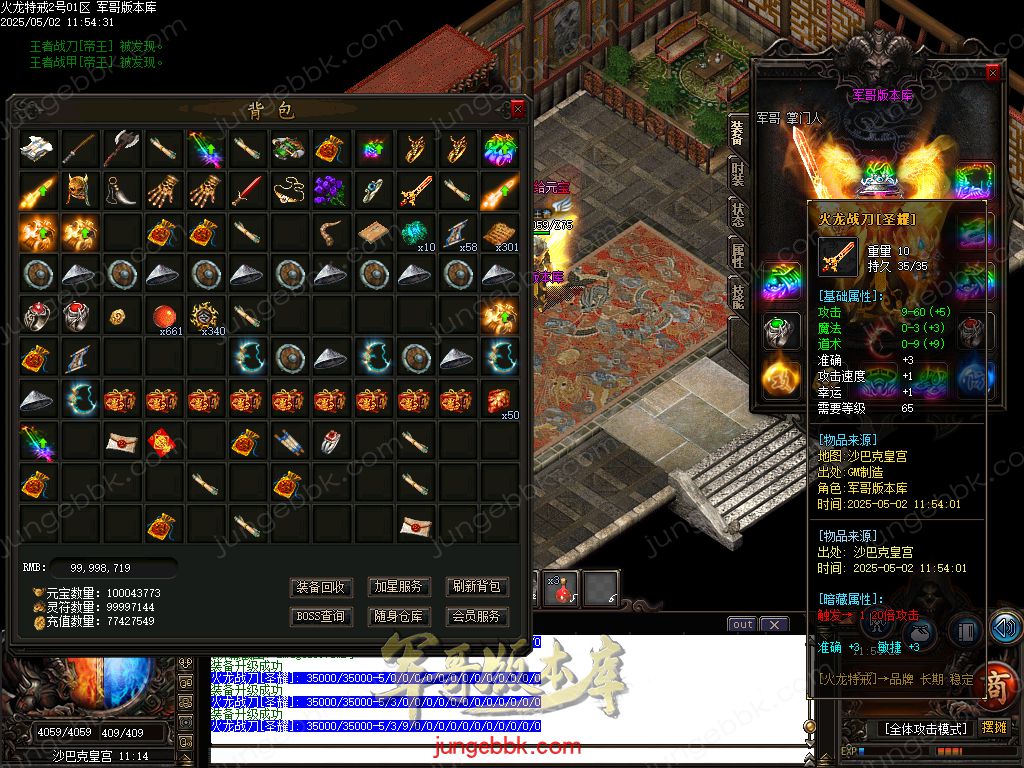Open the 摆摊 stall button
Screen dimensions: 1024x768
click(x=994, y=727)
